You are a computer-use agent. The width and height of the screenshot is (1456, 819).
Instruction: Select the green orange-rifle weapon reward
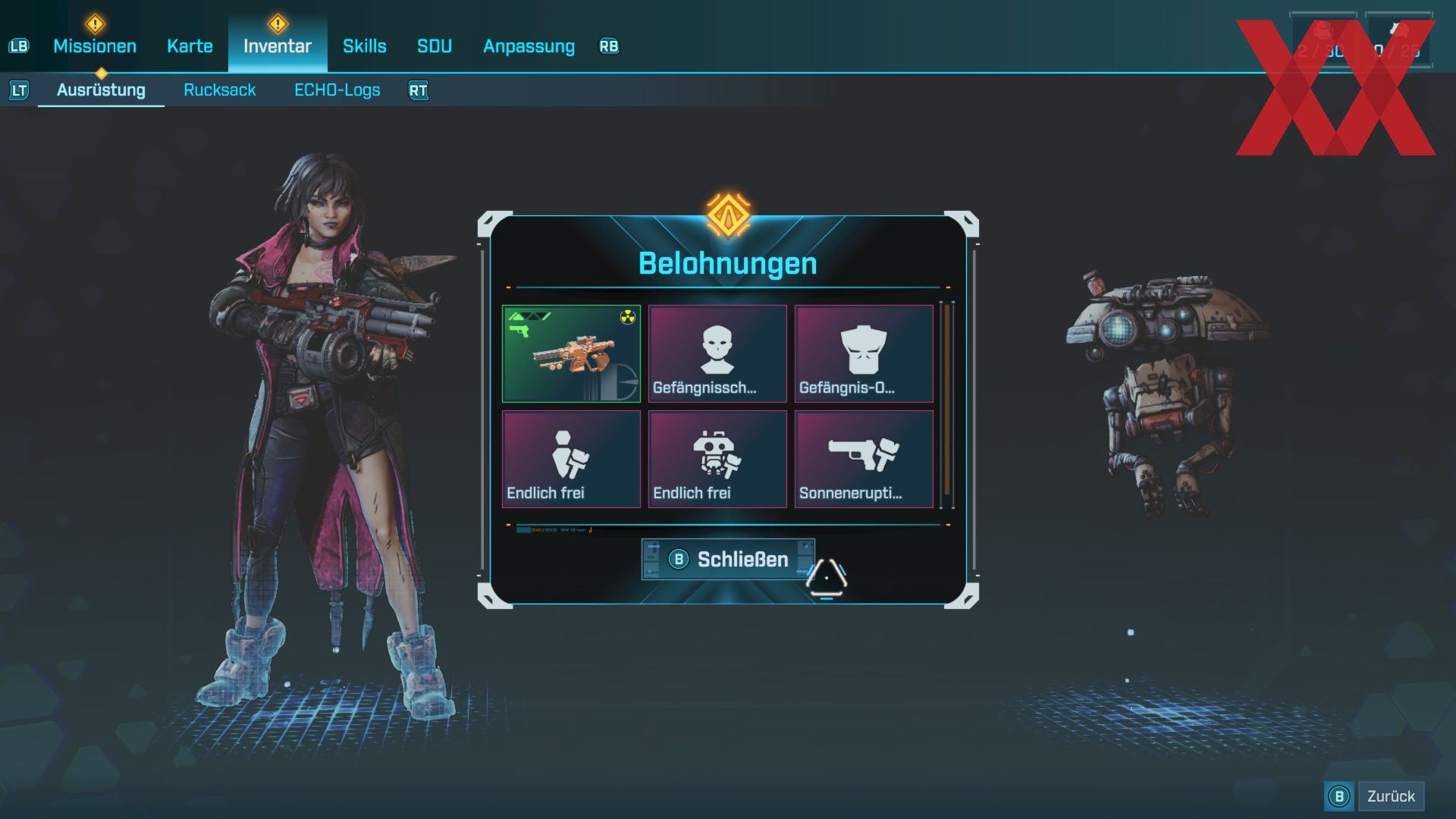click(571, 353)
